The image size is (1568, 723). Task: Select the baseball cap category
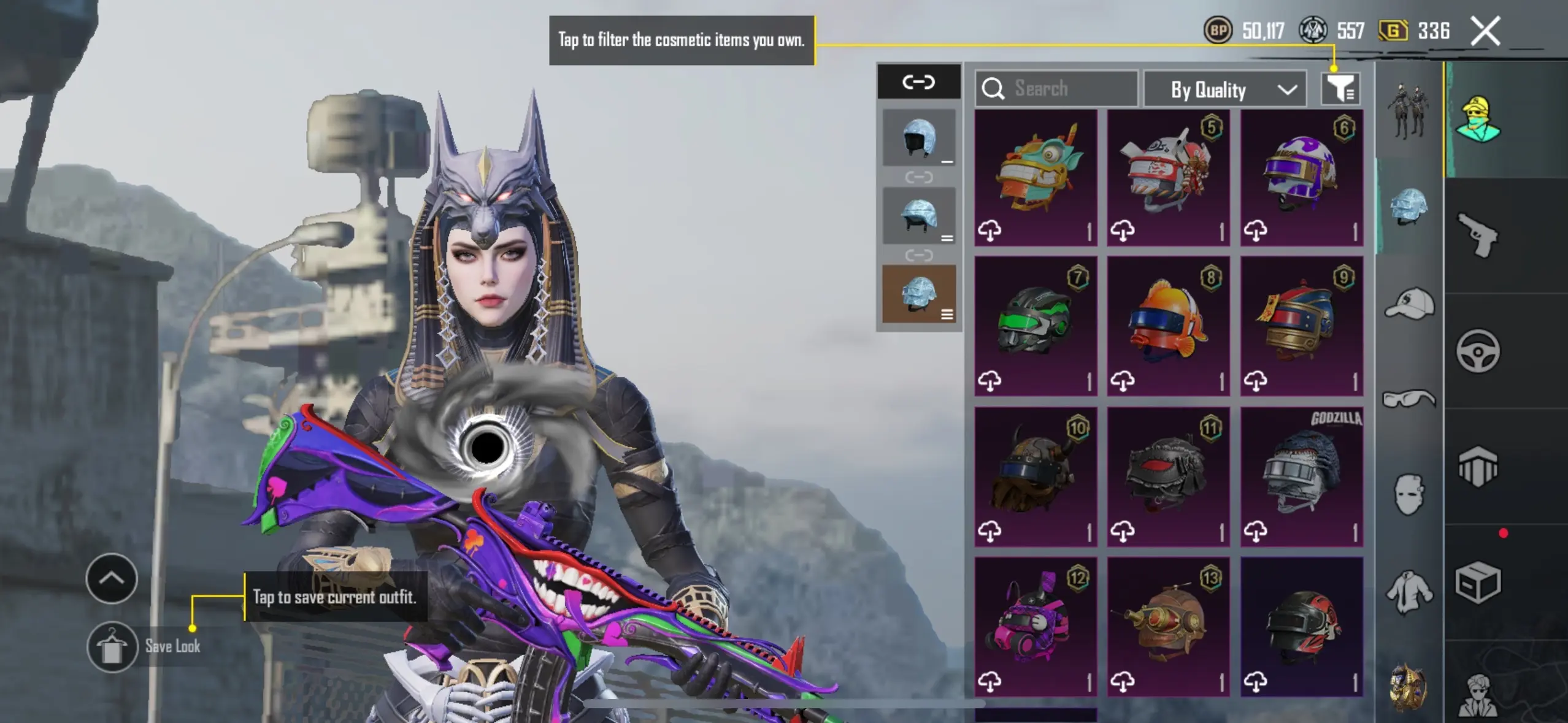(1409, 304)
